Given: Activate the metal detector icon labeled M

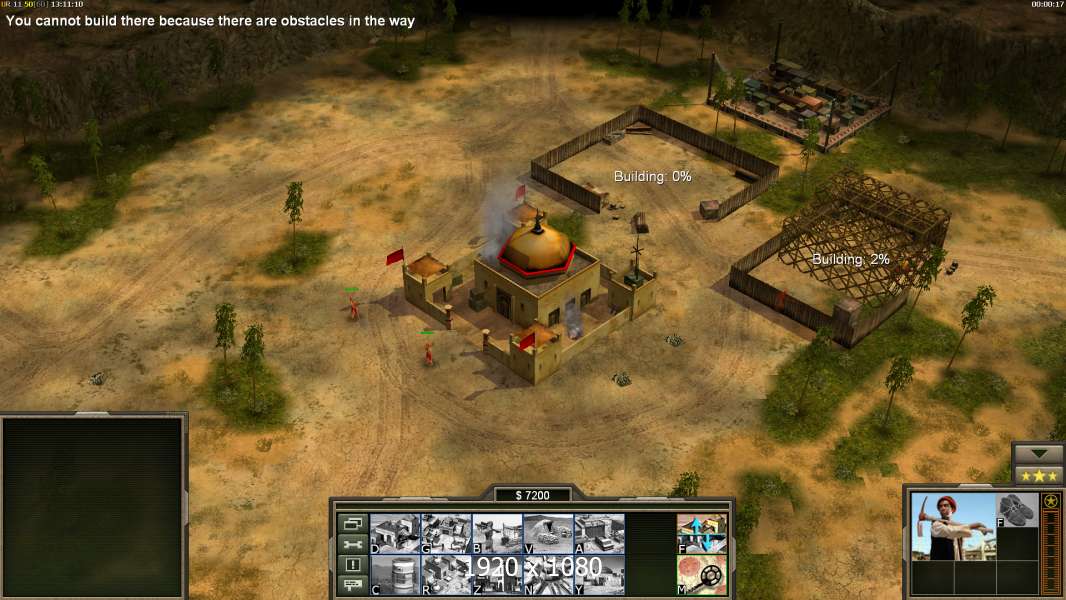Looking at the screenshot, I should tap(701, 574).
